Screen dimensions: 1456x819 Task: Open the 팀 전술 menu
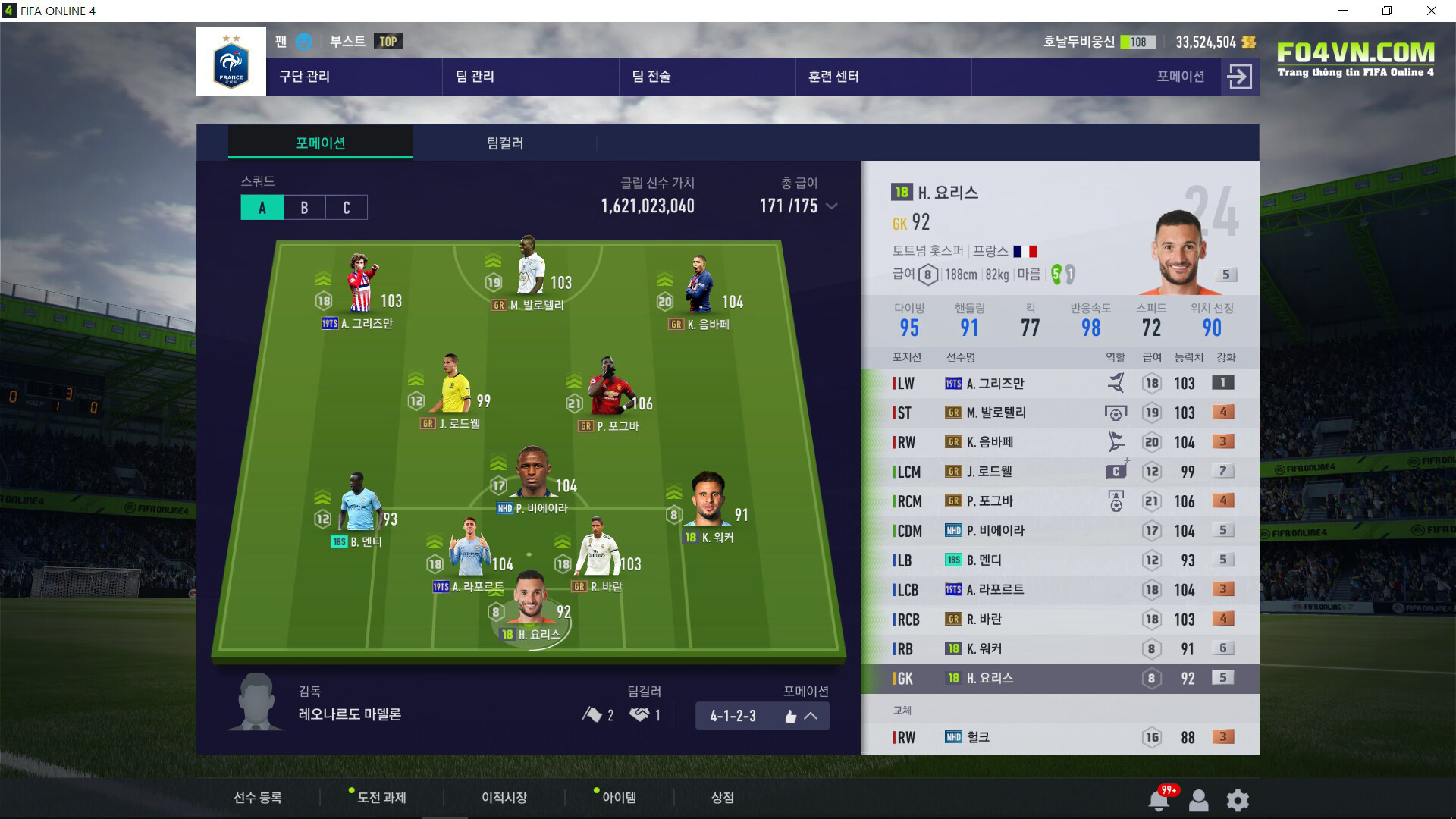[651, 77]
